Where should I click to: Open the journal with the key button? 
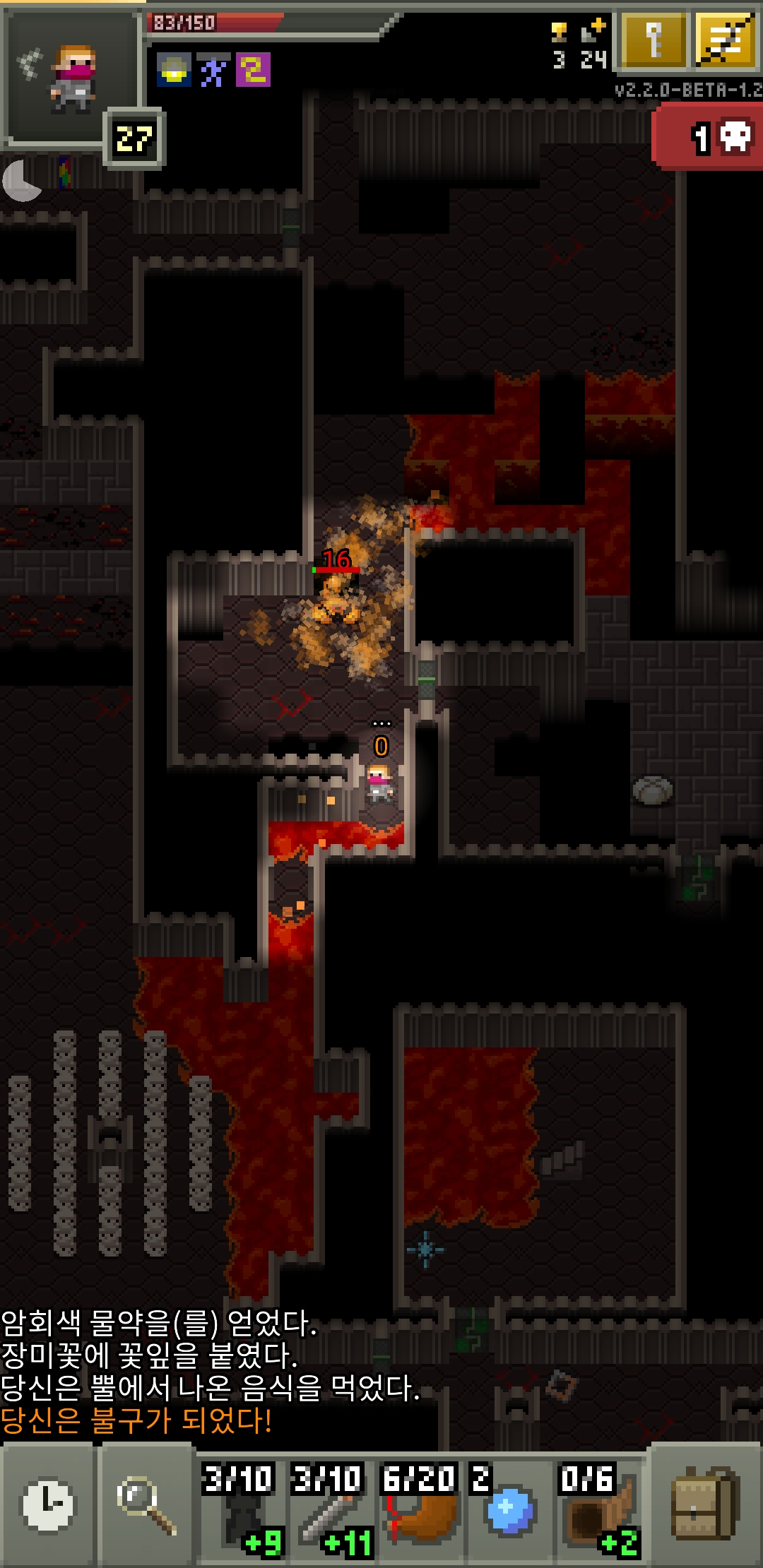[653, 41]
